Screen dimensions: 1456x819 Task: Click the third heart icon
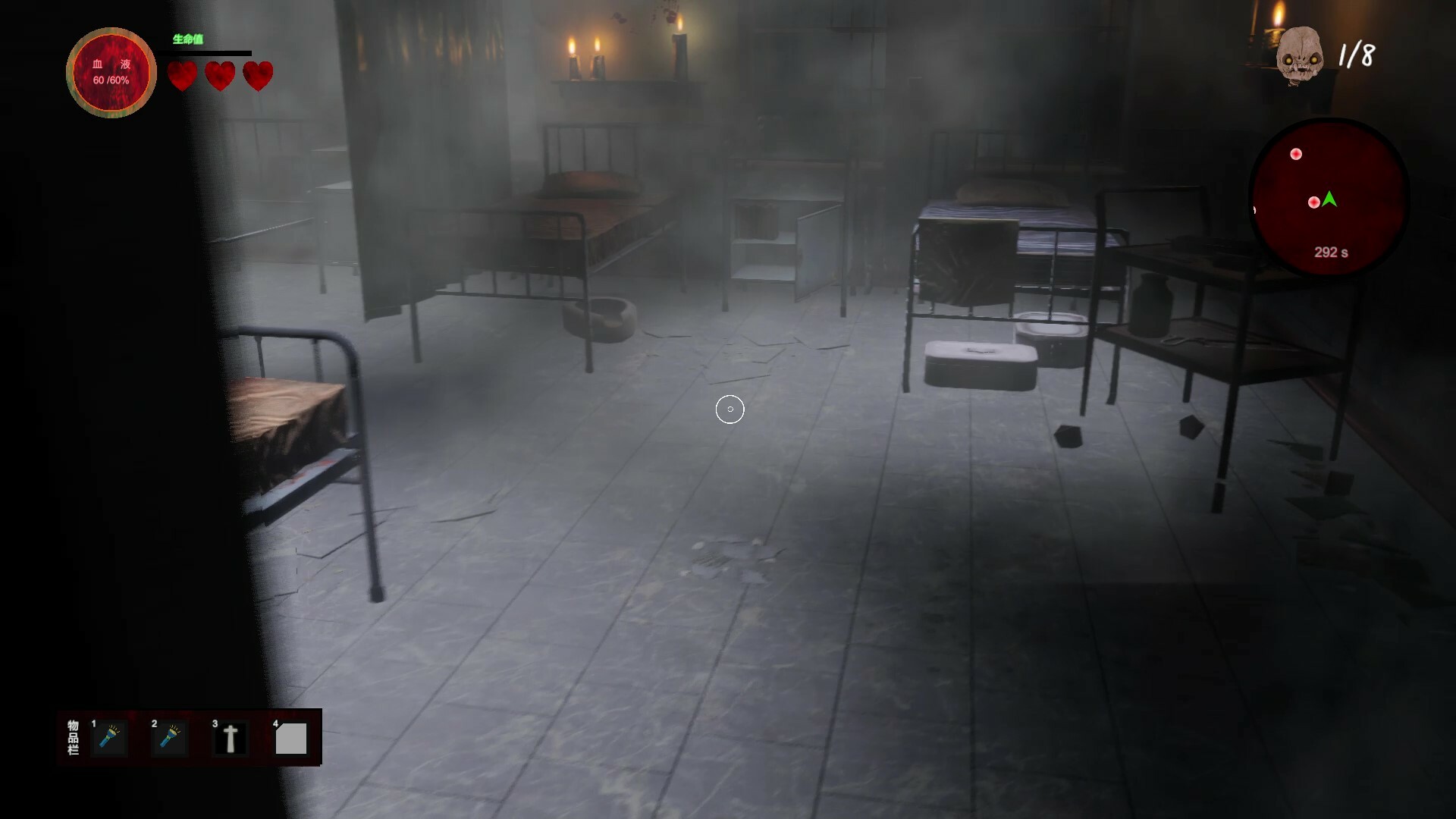258,76
